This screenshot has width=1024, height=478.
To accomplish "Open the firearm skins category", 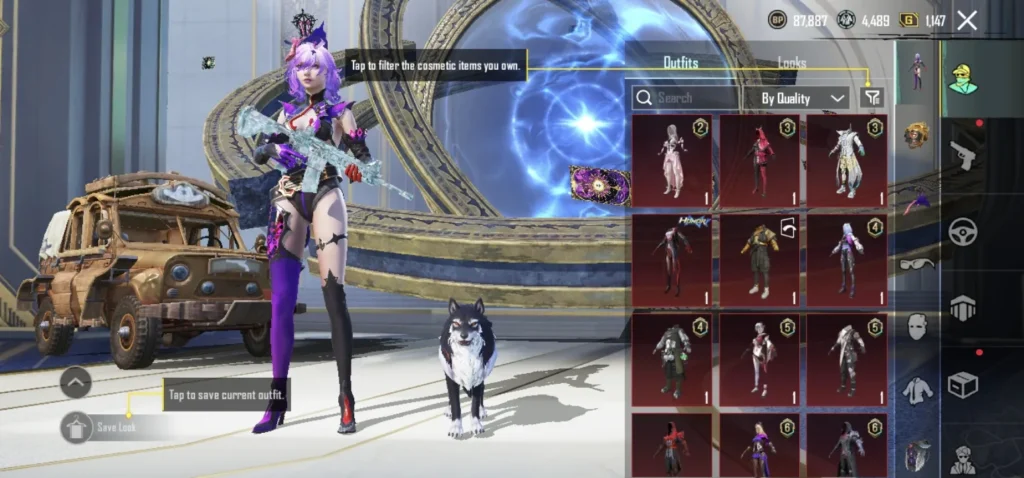I will point(963,155).
